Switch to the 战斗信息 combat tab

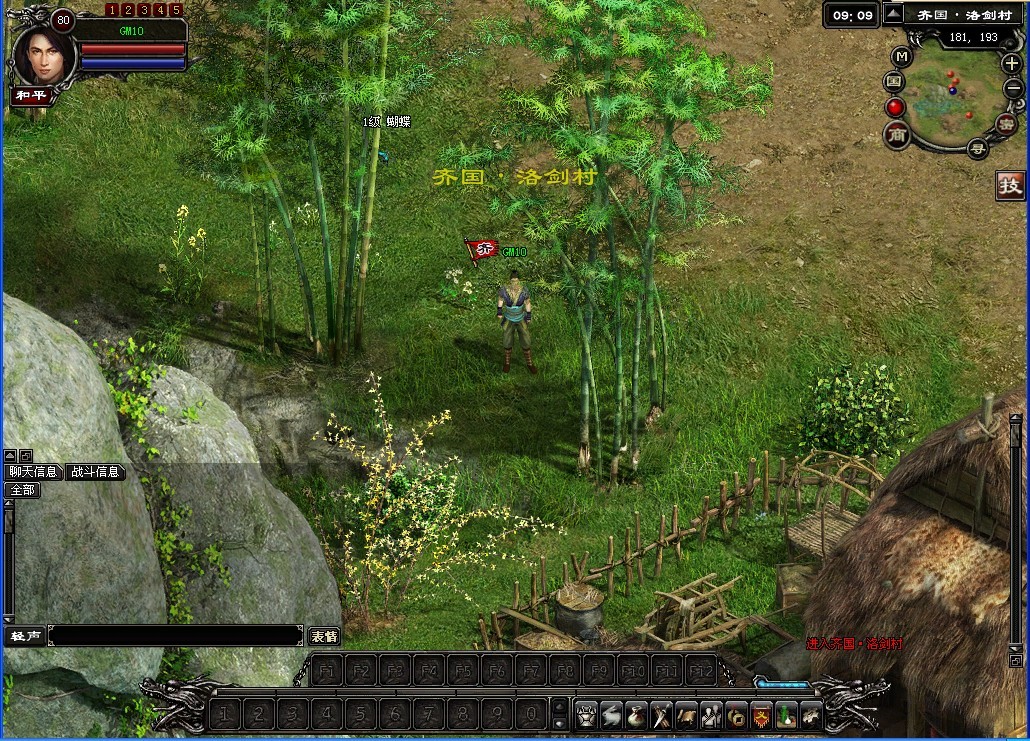[x=96, y=472]
